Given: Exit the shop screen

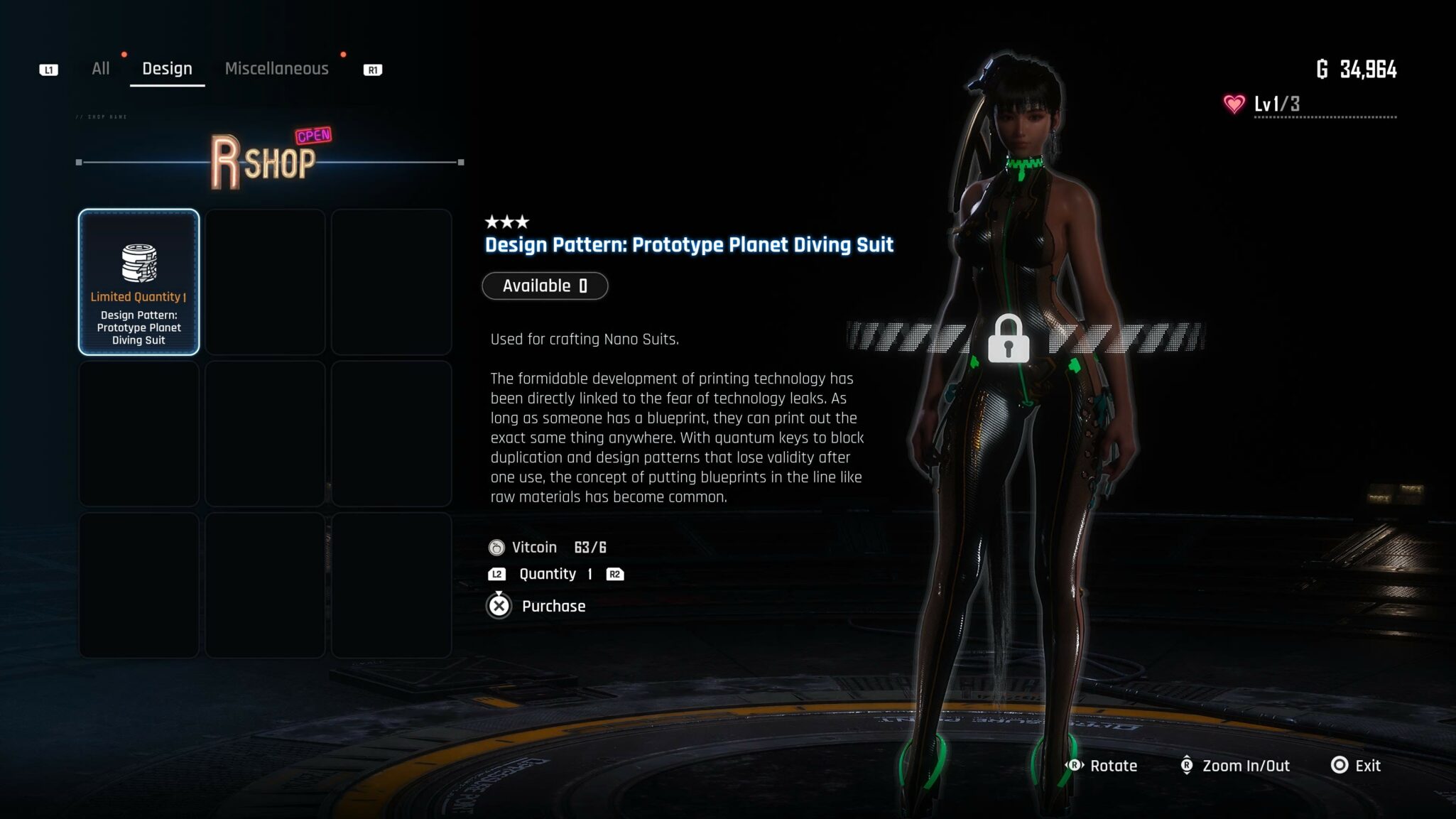Looking at the screenshot, I should 1356,766.
